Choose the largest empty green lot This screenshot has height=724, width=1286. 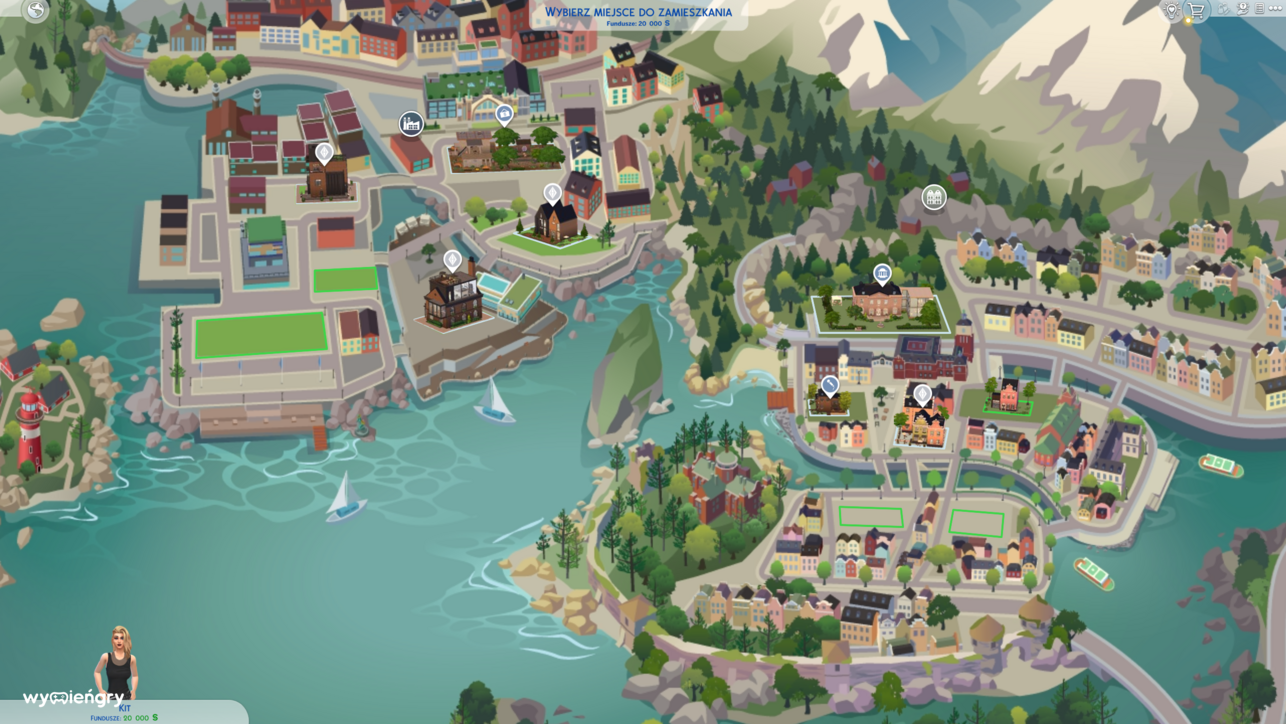coord(261,334)
